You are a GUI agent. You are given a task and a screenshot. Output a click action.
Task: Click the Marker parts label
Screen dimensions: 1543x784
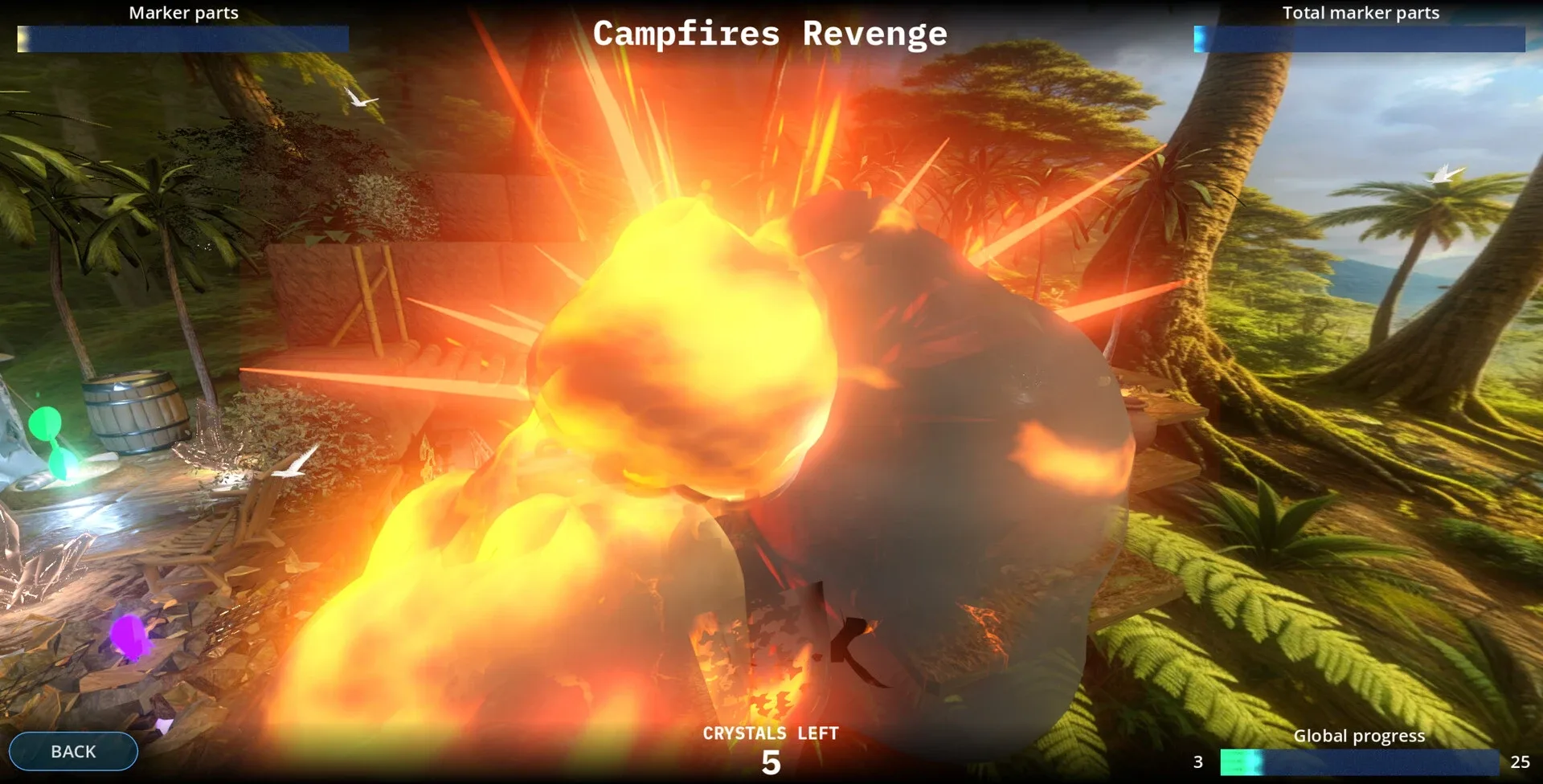tap(183, 13)
